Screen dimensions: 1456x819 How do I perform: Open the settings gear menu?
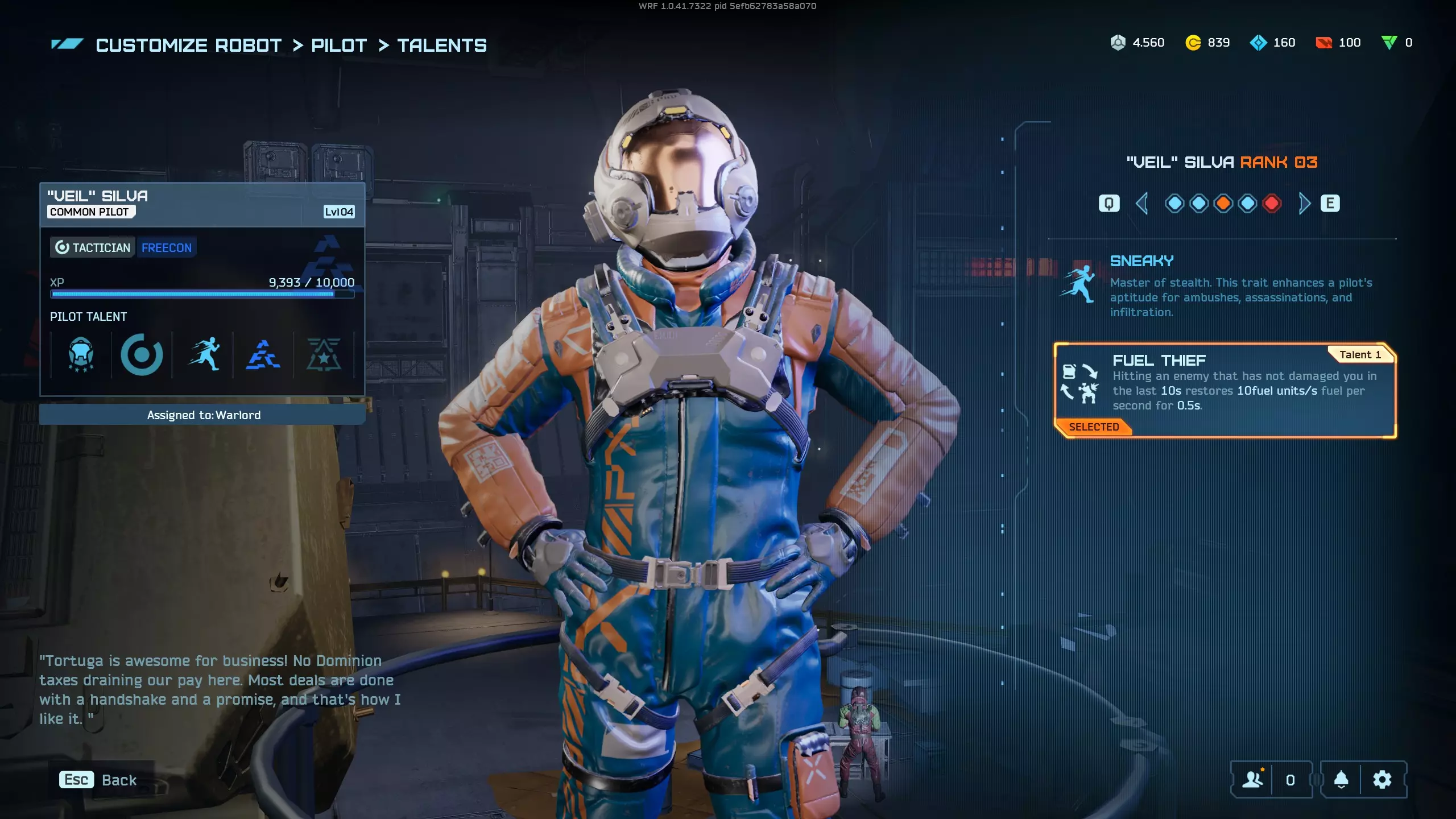(x=1382, y=780)
